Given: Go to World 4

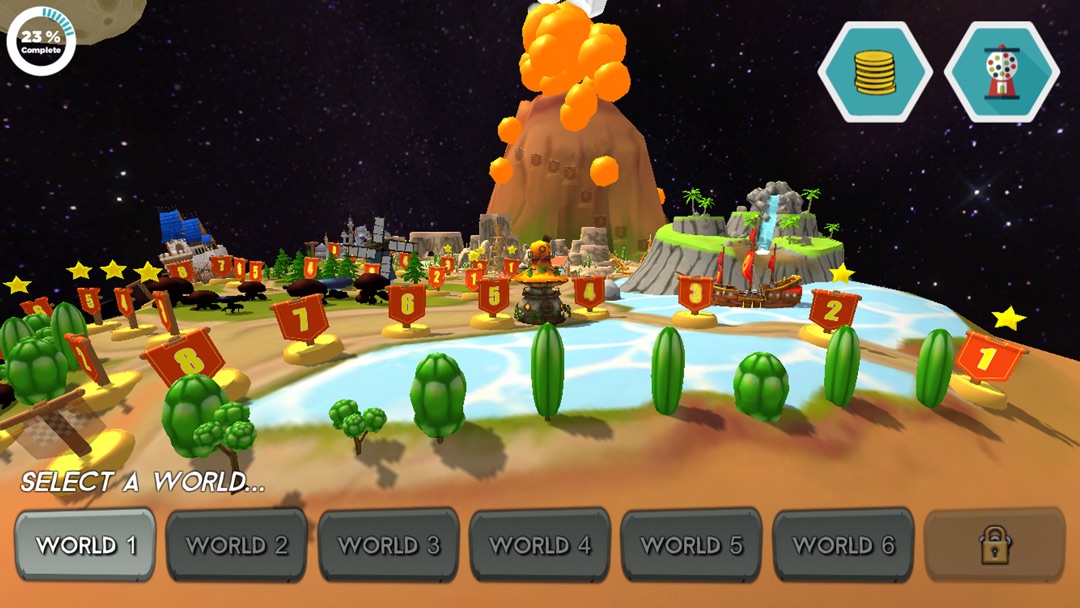Looking at the screenshot, I should (x=540, y=545).
